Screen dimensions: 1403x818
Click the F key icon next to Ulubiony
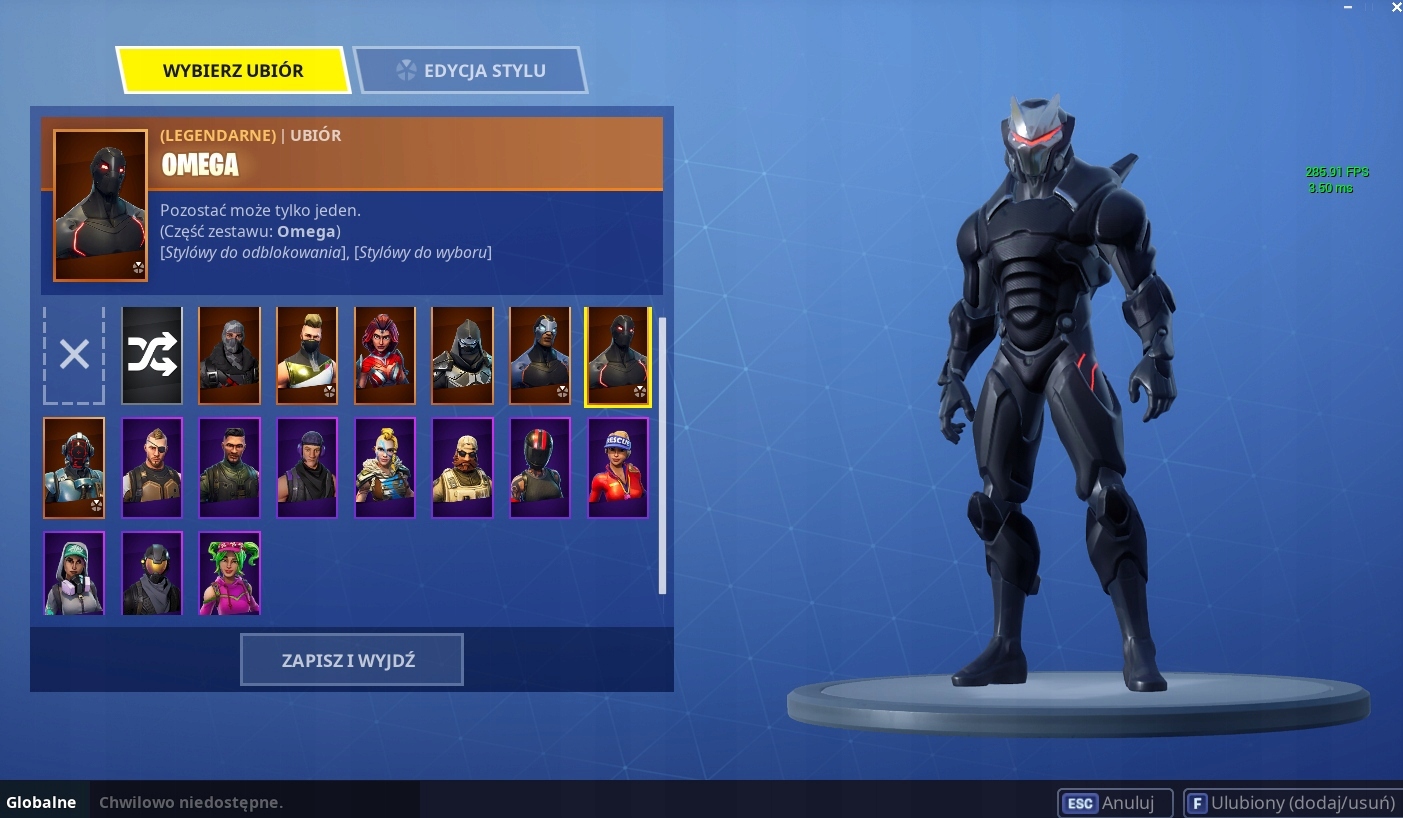[x=1197, y=803]
